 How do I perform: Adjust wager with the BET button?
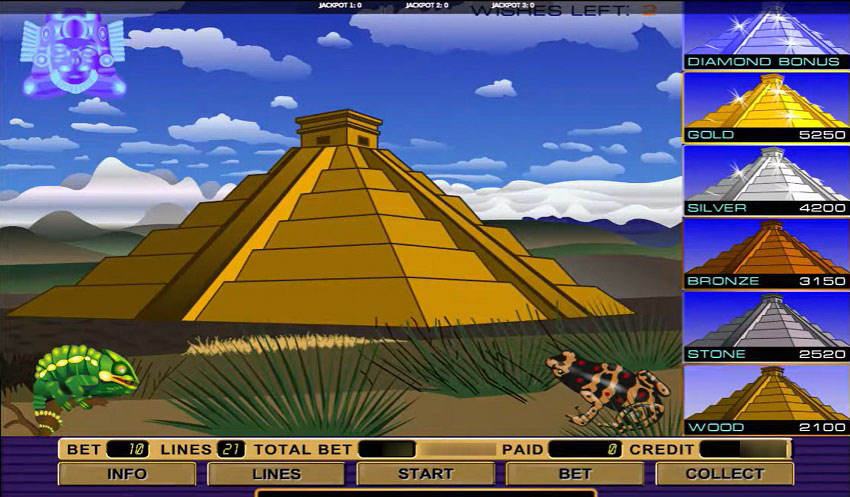coord(575,473)
